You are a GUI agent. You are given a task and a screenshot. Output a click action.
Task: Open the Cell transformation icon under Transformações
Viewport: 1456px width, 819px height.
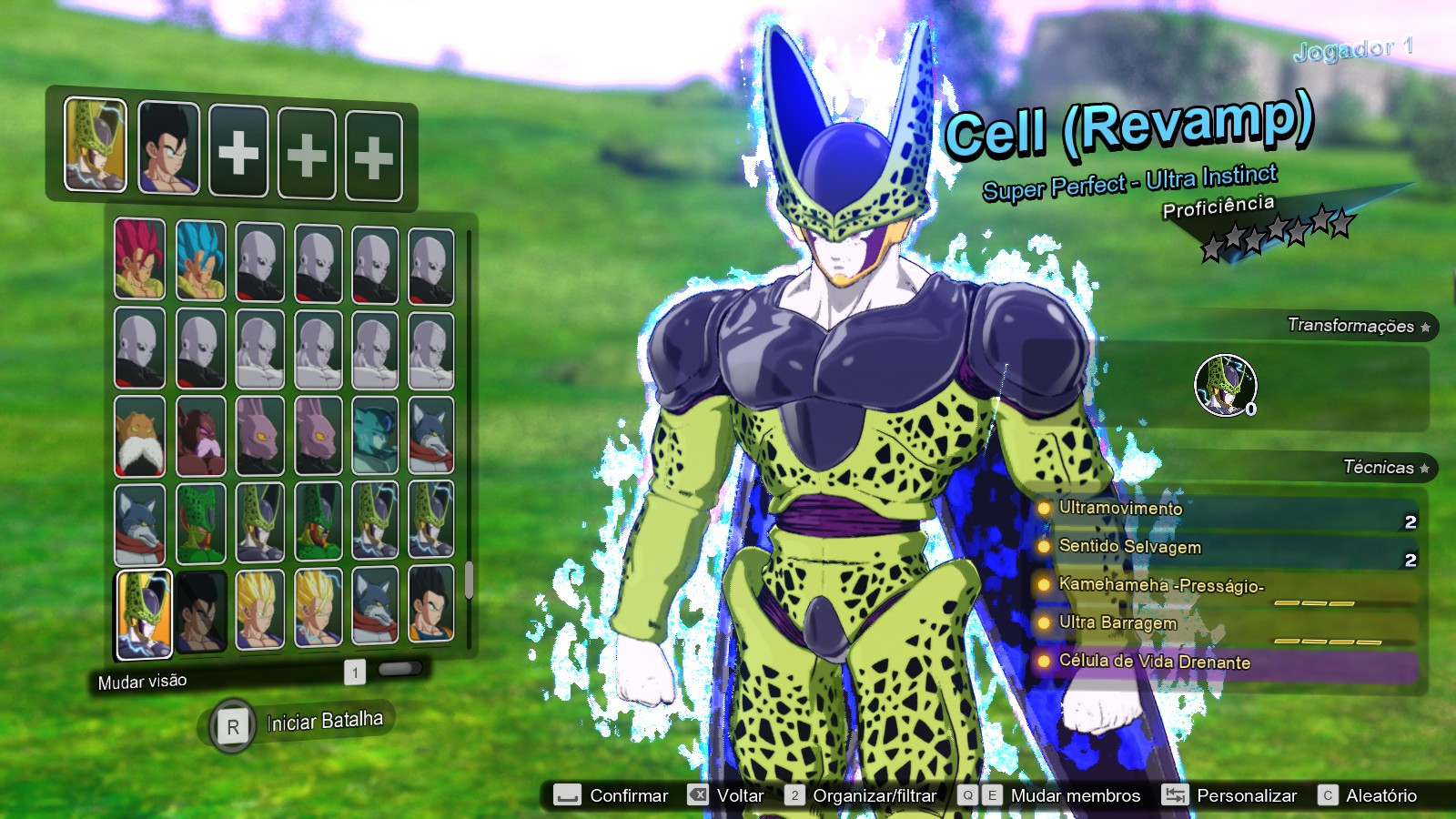click(x=1224, y=387)
